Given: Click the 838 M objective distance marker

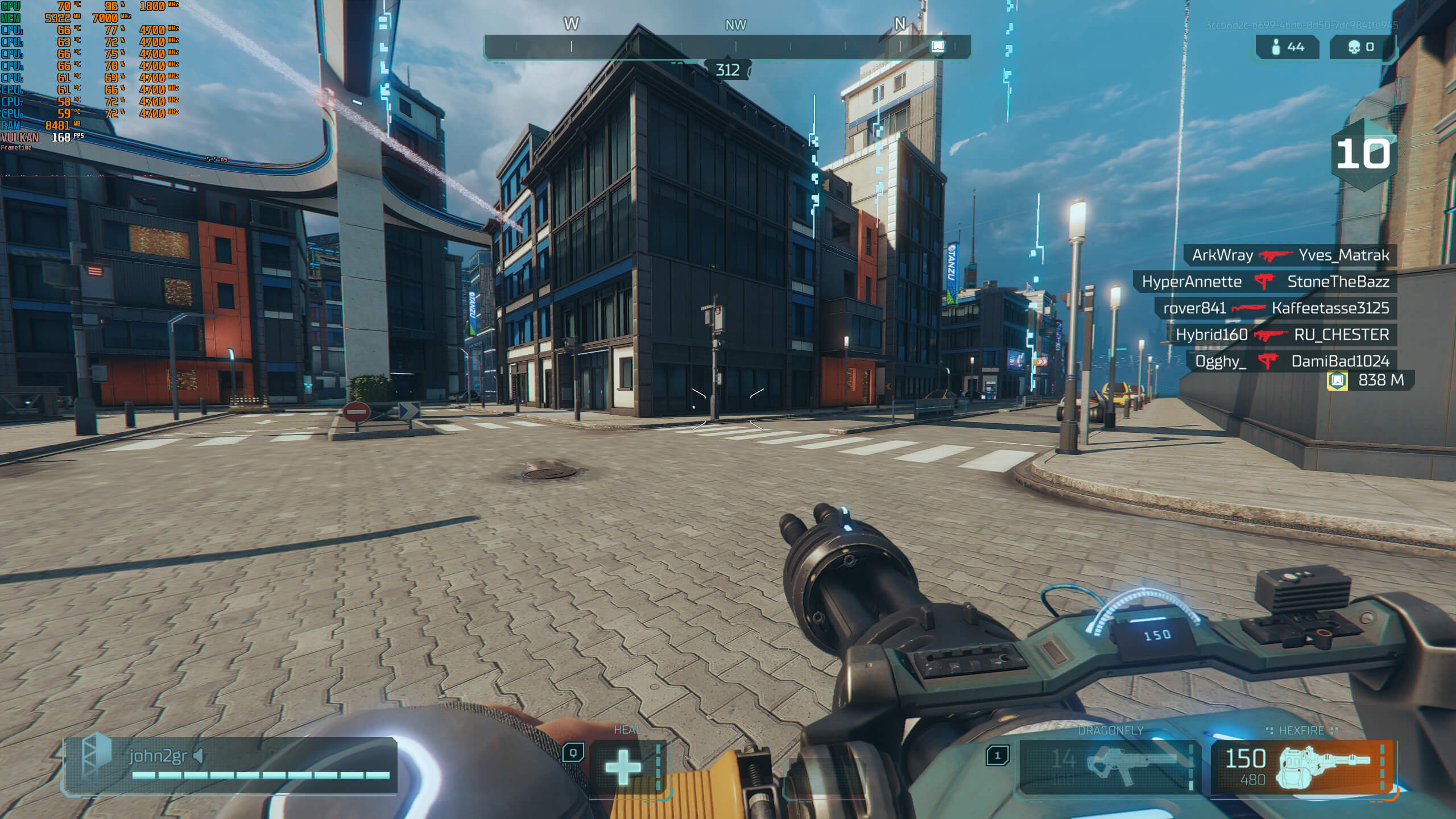Looking at the screenshot, I should pos(1370,380).
